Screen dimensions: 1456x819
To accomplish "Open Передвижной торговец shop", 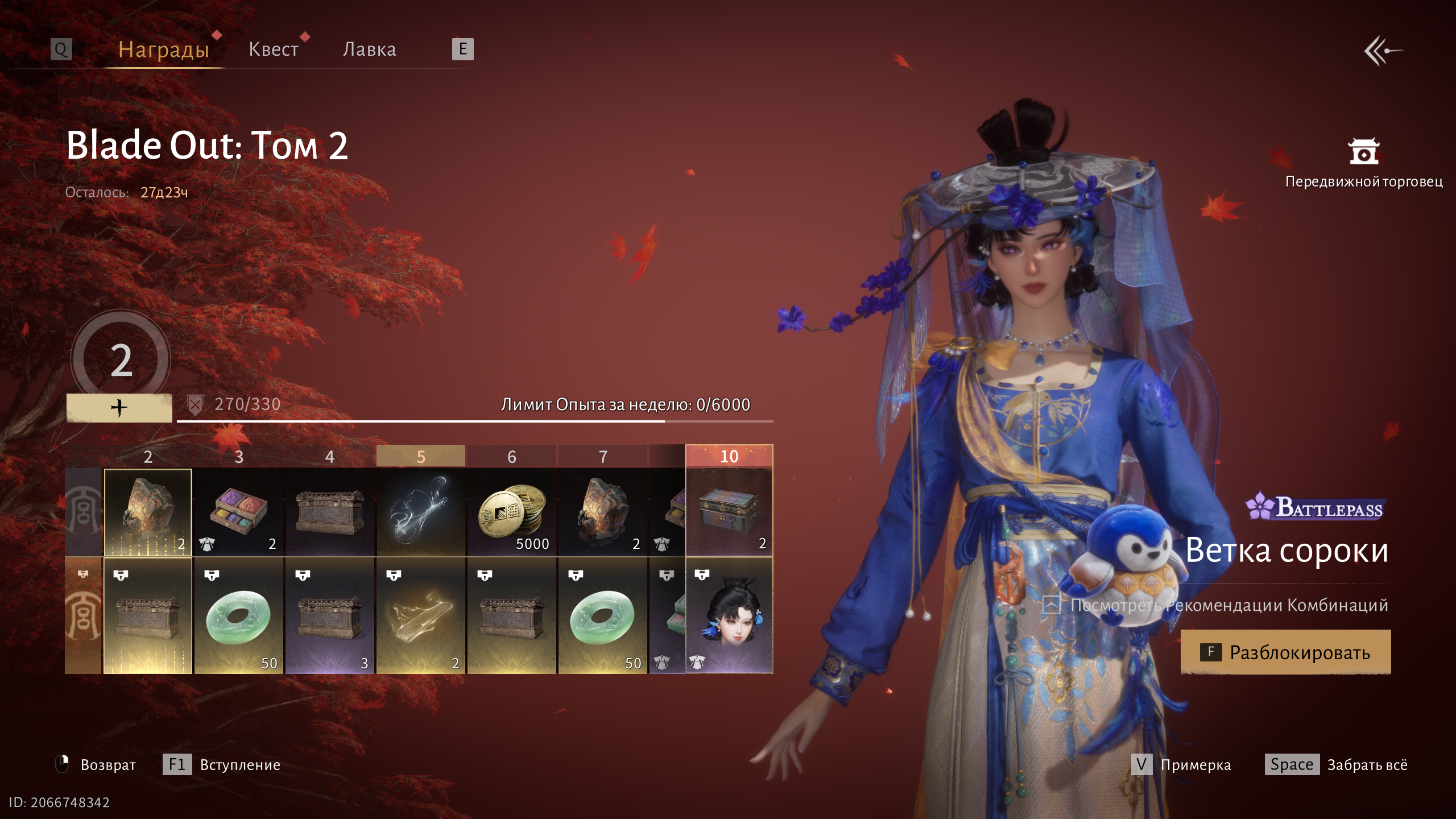I will click(x=1363, y=163).
